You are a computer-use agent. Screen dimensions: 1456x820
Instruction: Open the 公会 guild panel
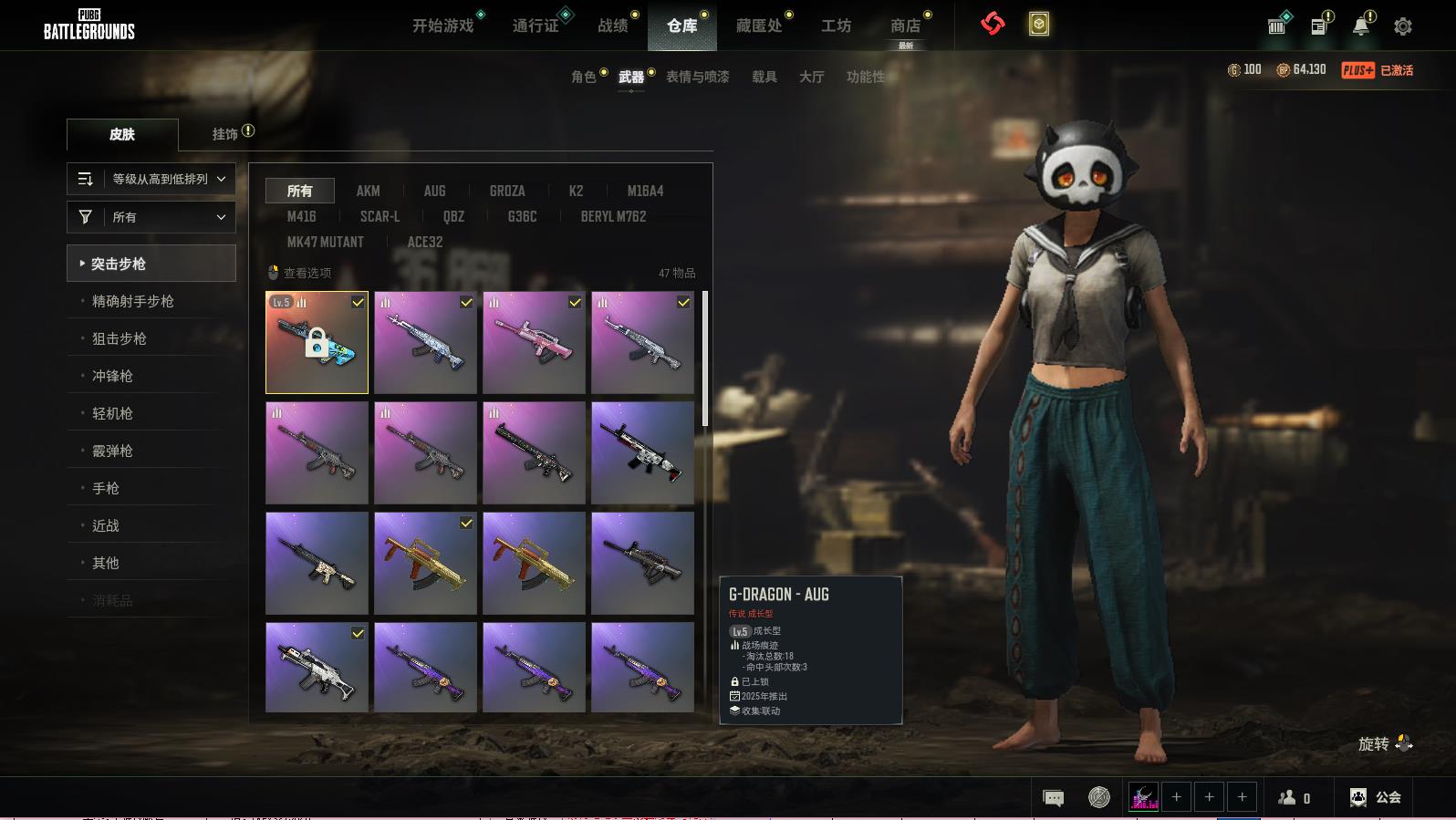[1376, 797]
